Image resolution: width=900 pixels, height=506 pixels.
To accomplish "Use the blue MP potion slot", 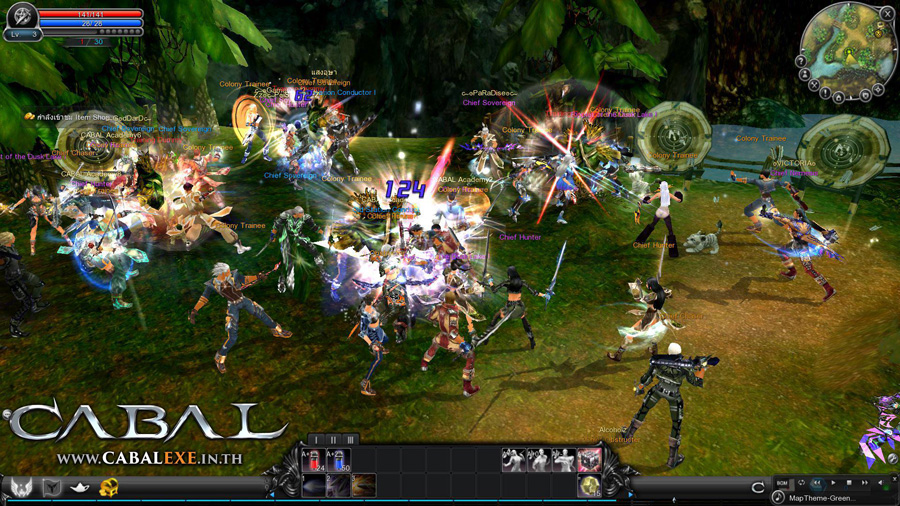I will pos(338,460).
